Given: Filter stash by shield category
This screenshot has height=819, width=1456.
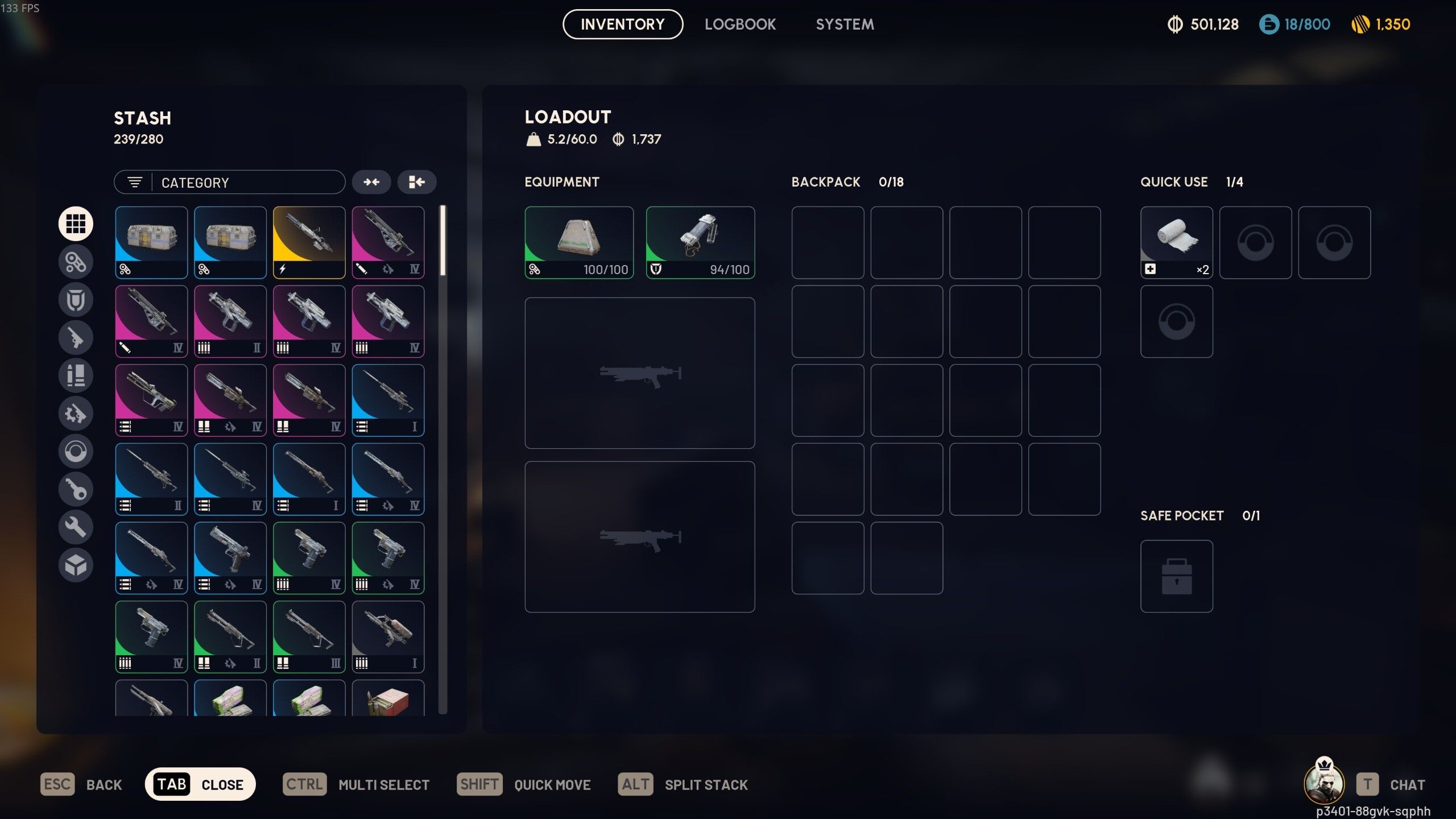Looking at the screenshot, I should click(x=76, y=300).
